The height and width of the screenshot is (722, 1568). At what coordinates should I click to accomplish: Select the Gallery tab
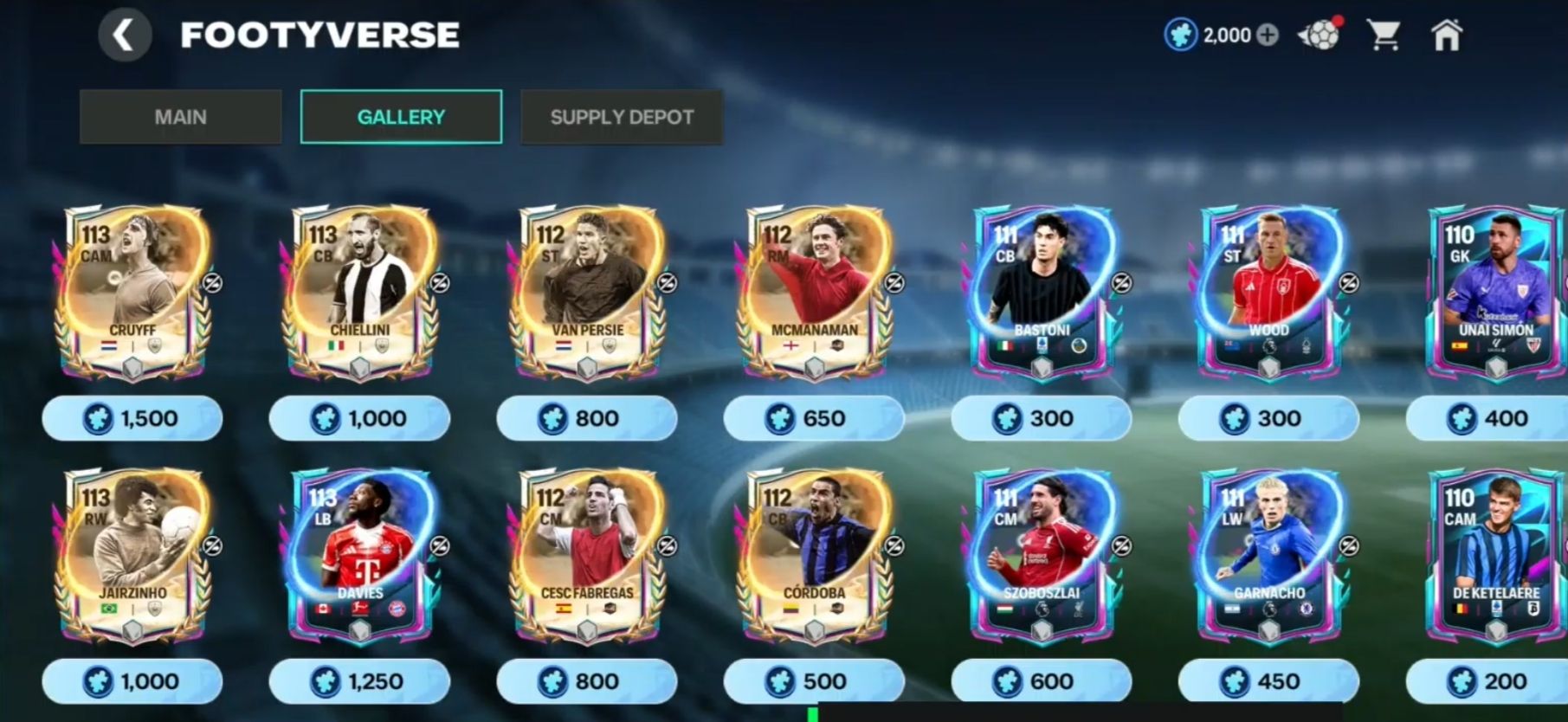tap(401, 117)
